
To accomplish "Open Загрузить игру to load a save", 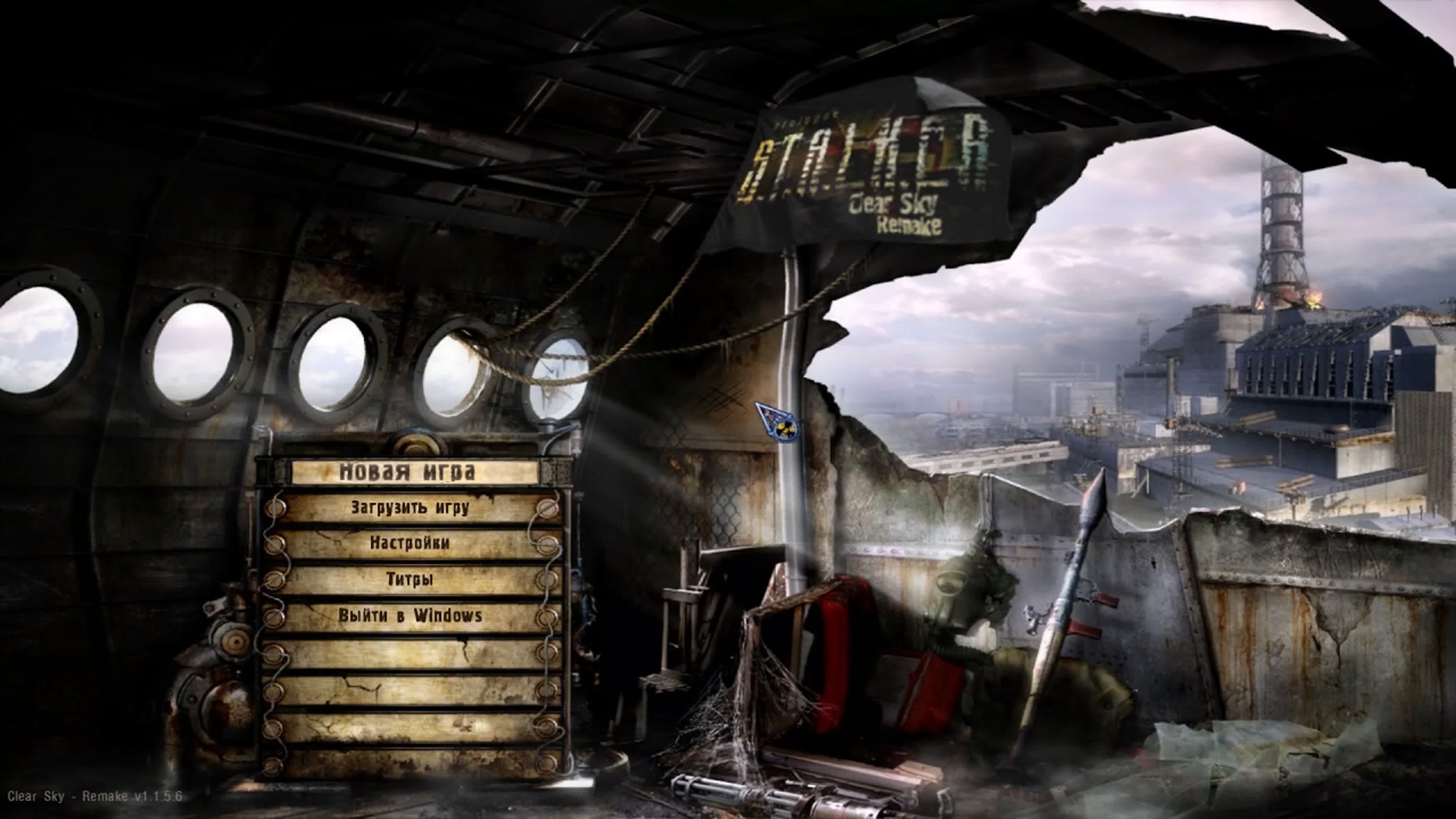I will coord(410,509).
